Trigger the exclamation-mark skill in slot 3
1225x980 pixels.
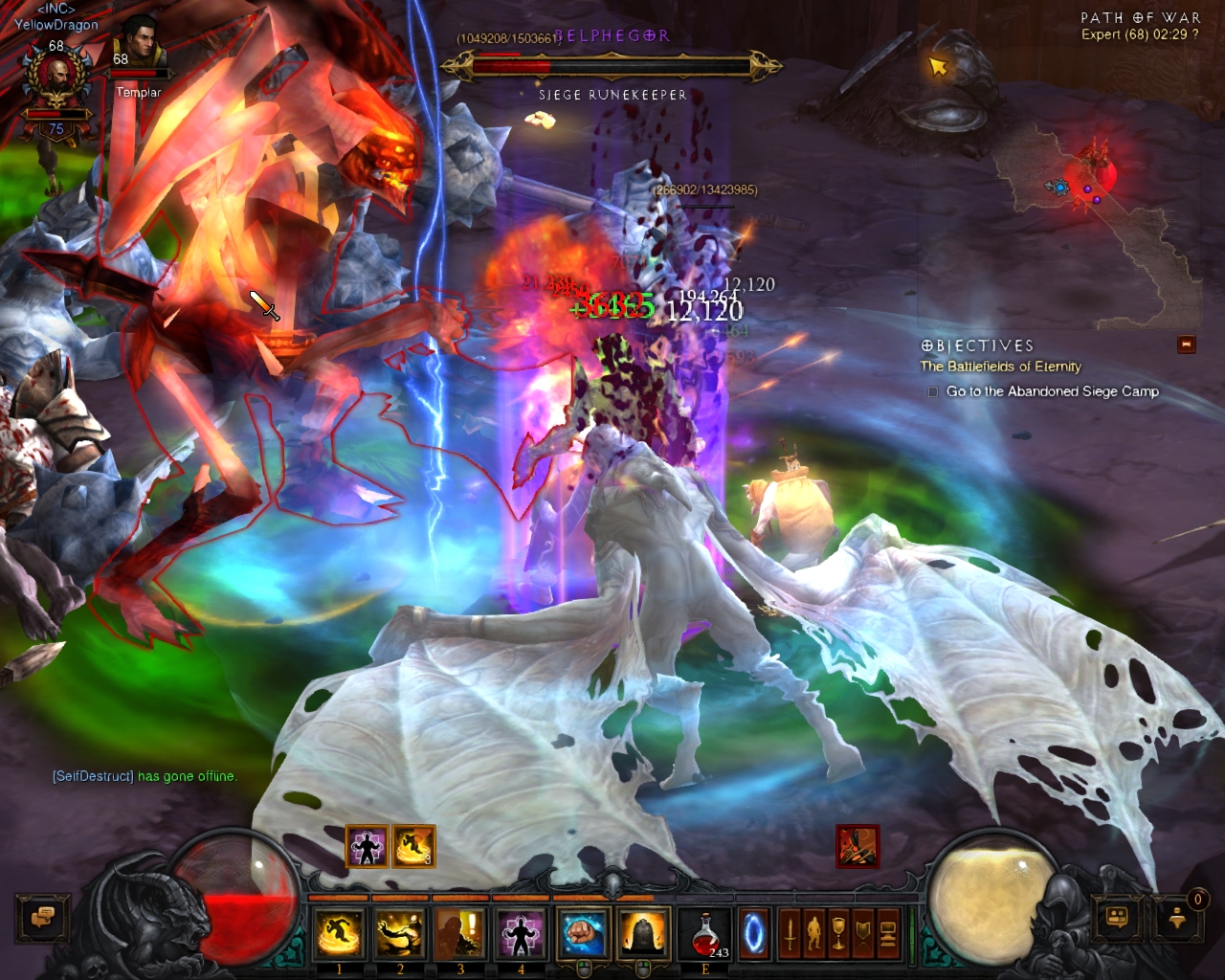tap(460, 933)
